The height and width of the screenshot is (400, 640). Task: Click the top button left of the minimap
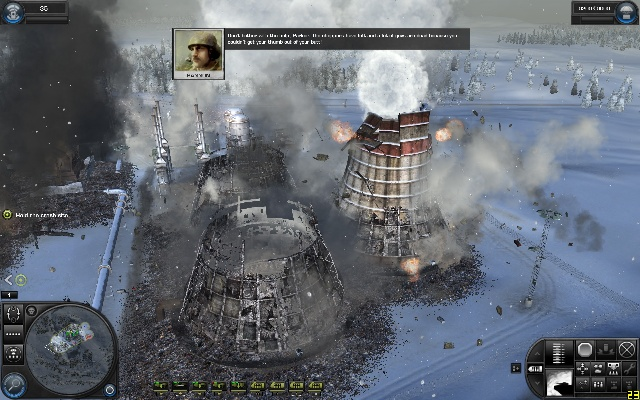[14, 312]
